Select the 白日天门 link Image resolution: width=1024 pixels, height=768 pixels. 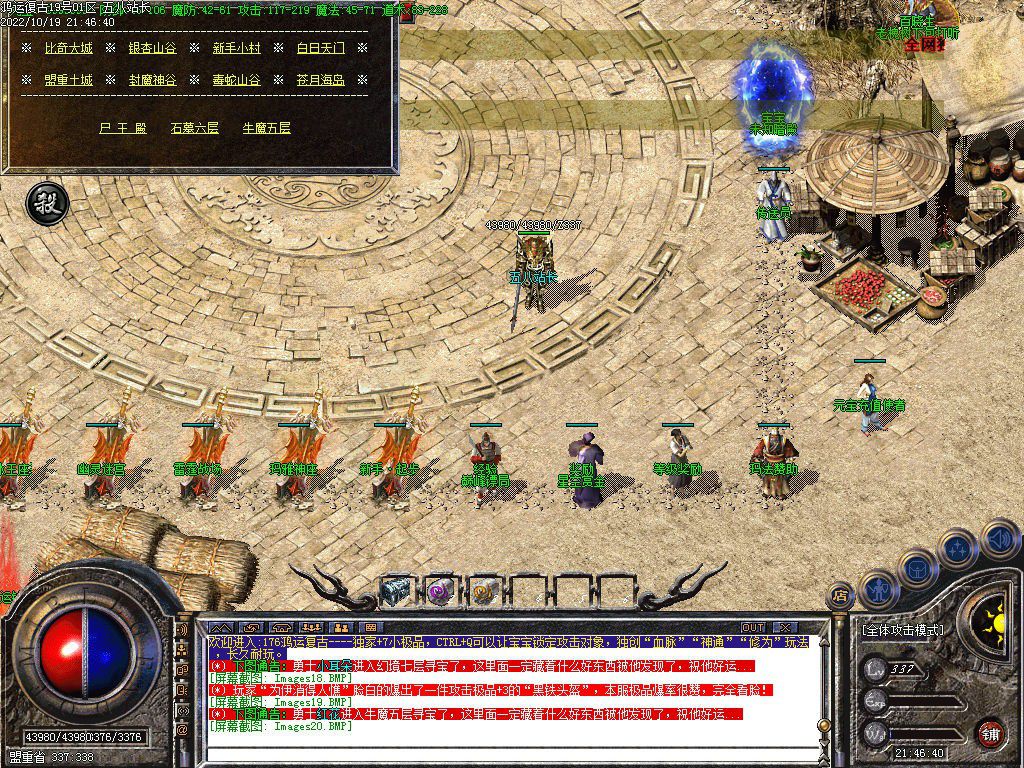[320, 48]
